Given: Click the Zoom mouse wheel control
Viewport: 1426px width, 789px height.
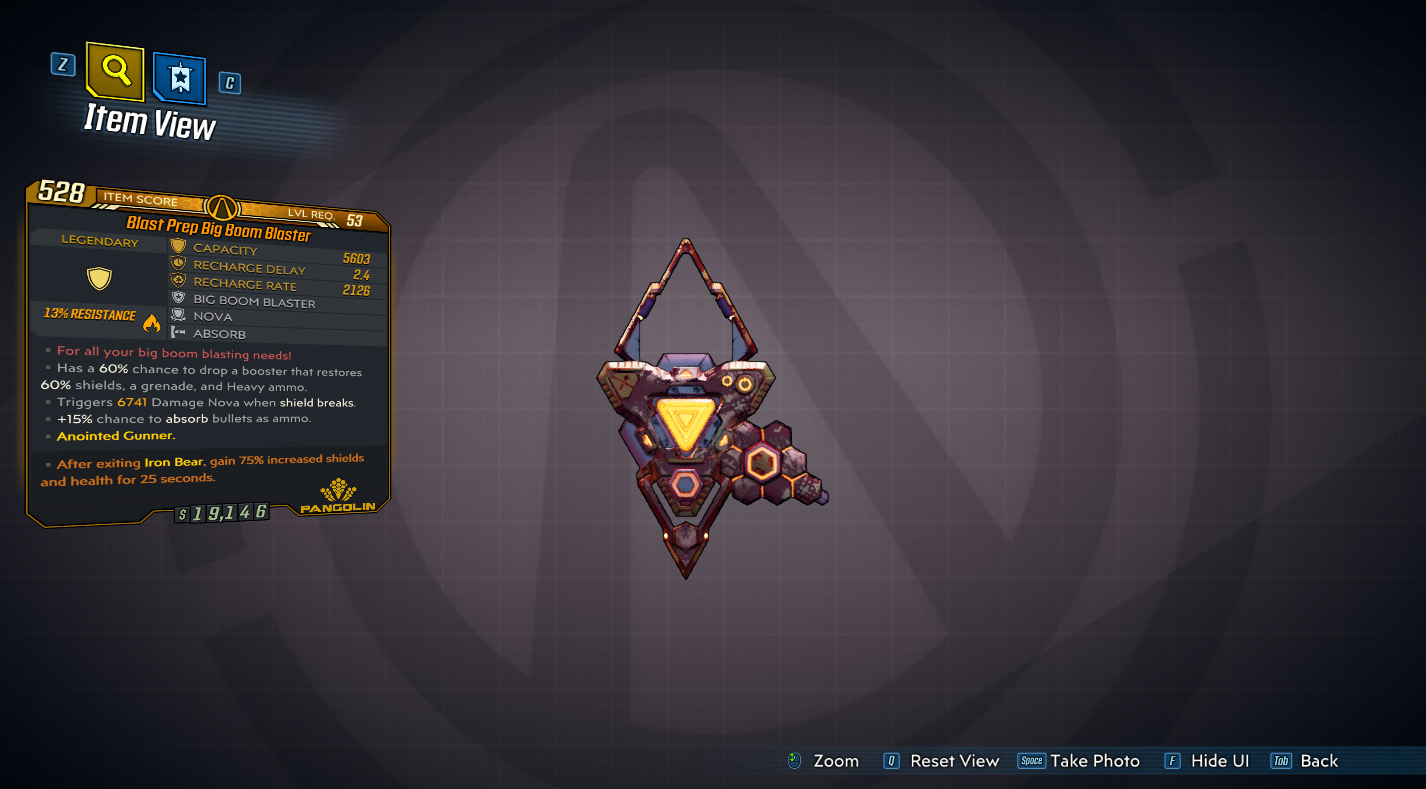Looking at the screenshot, I should (795, 761).
